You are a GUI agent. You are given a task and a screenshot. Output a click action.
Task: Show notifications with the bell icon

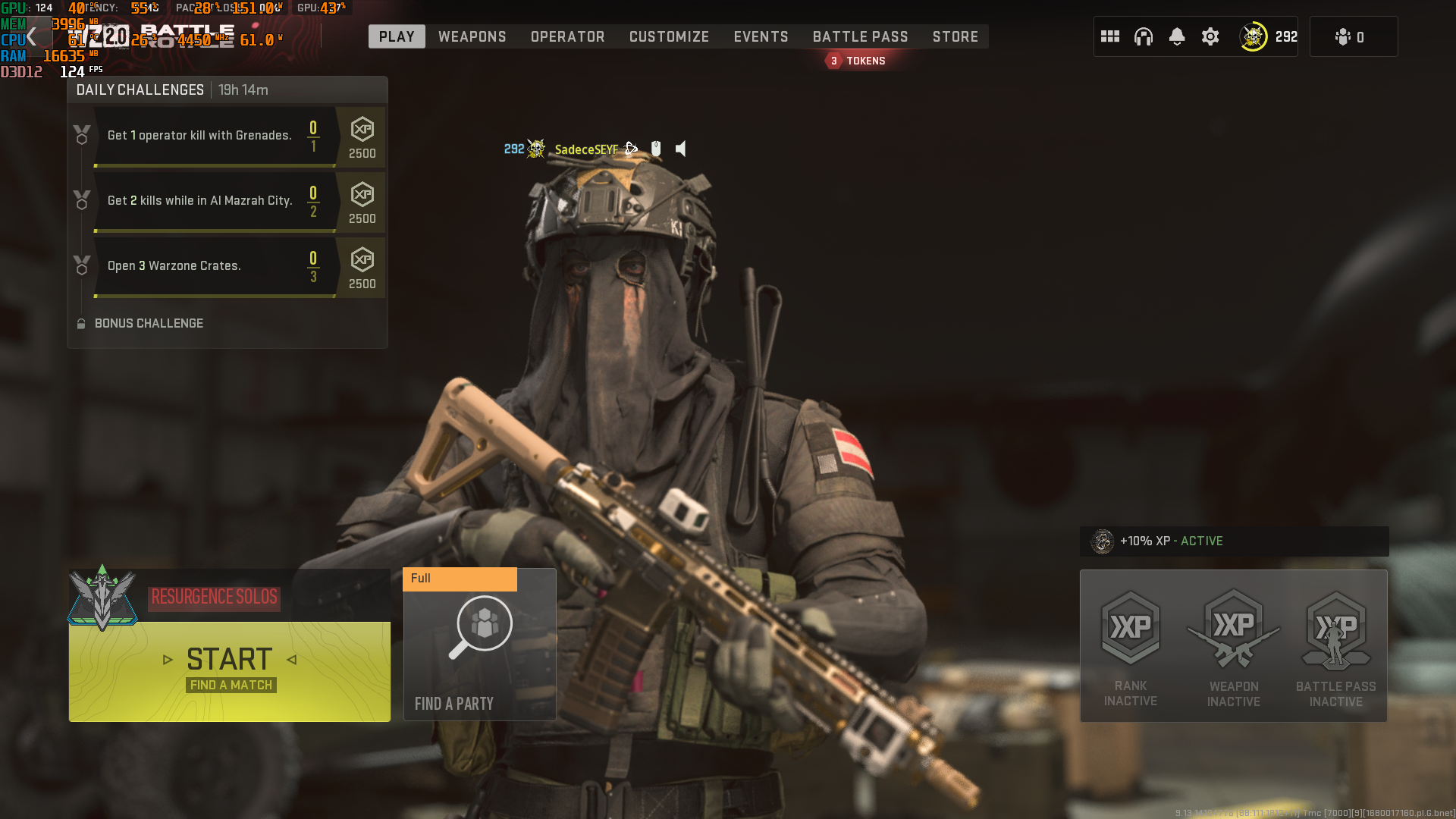[1177, 36]
